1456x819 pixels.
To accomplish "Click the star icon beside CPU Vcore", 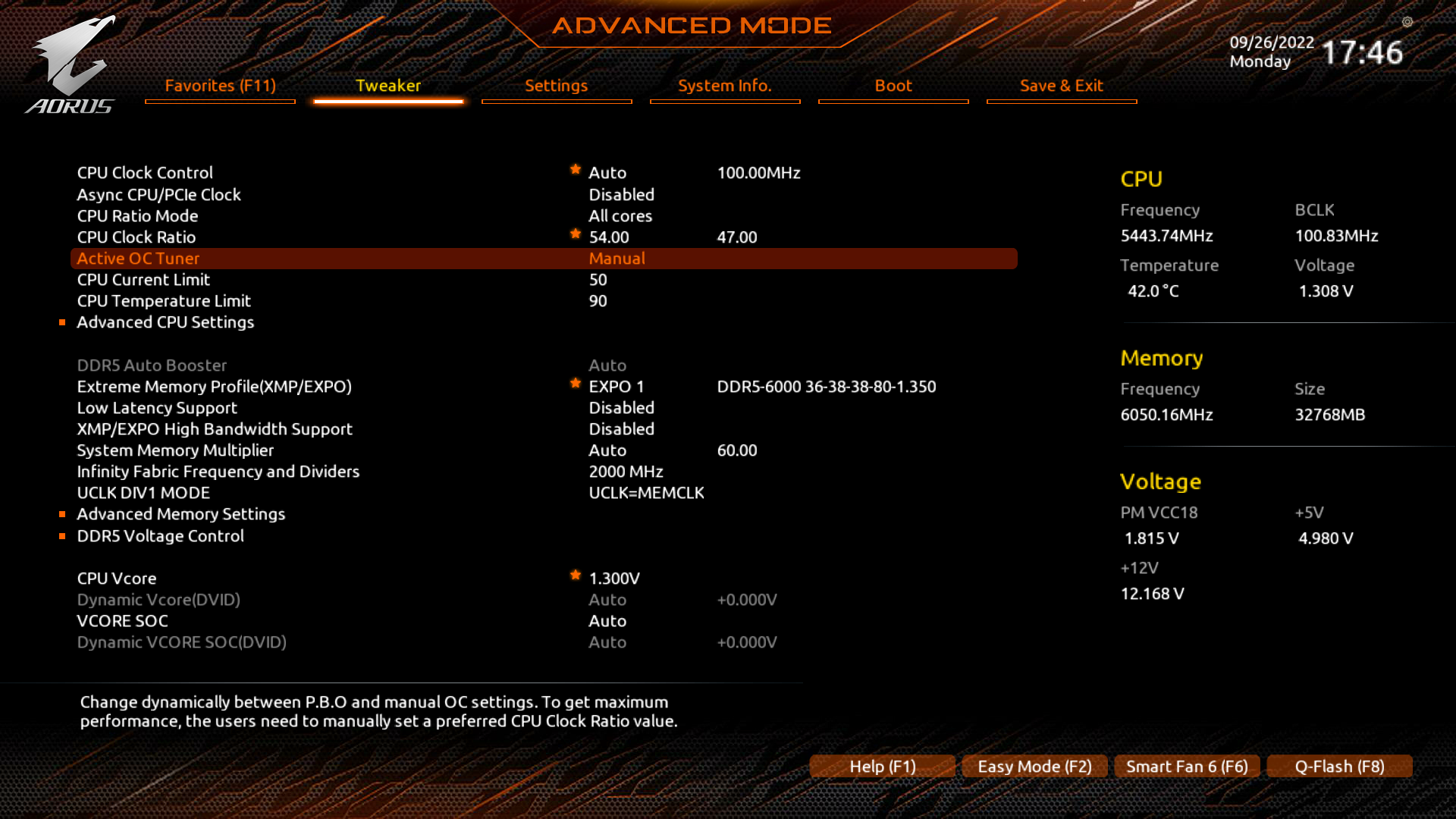I will (x=575, y=576).
